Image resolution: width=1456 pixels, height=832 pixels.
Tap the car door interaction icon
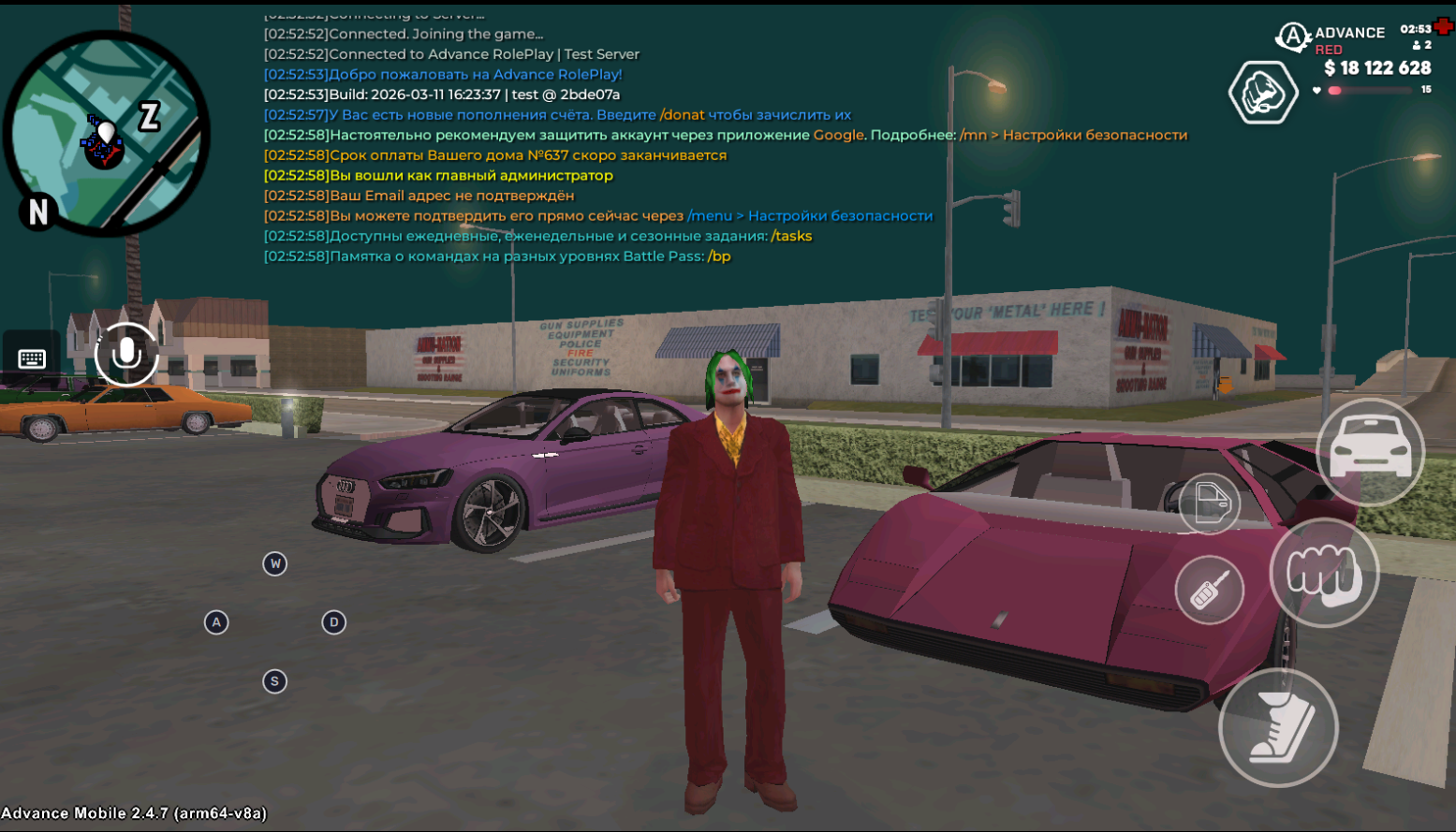click(x=1212, y=504)
